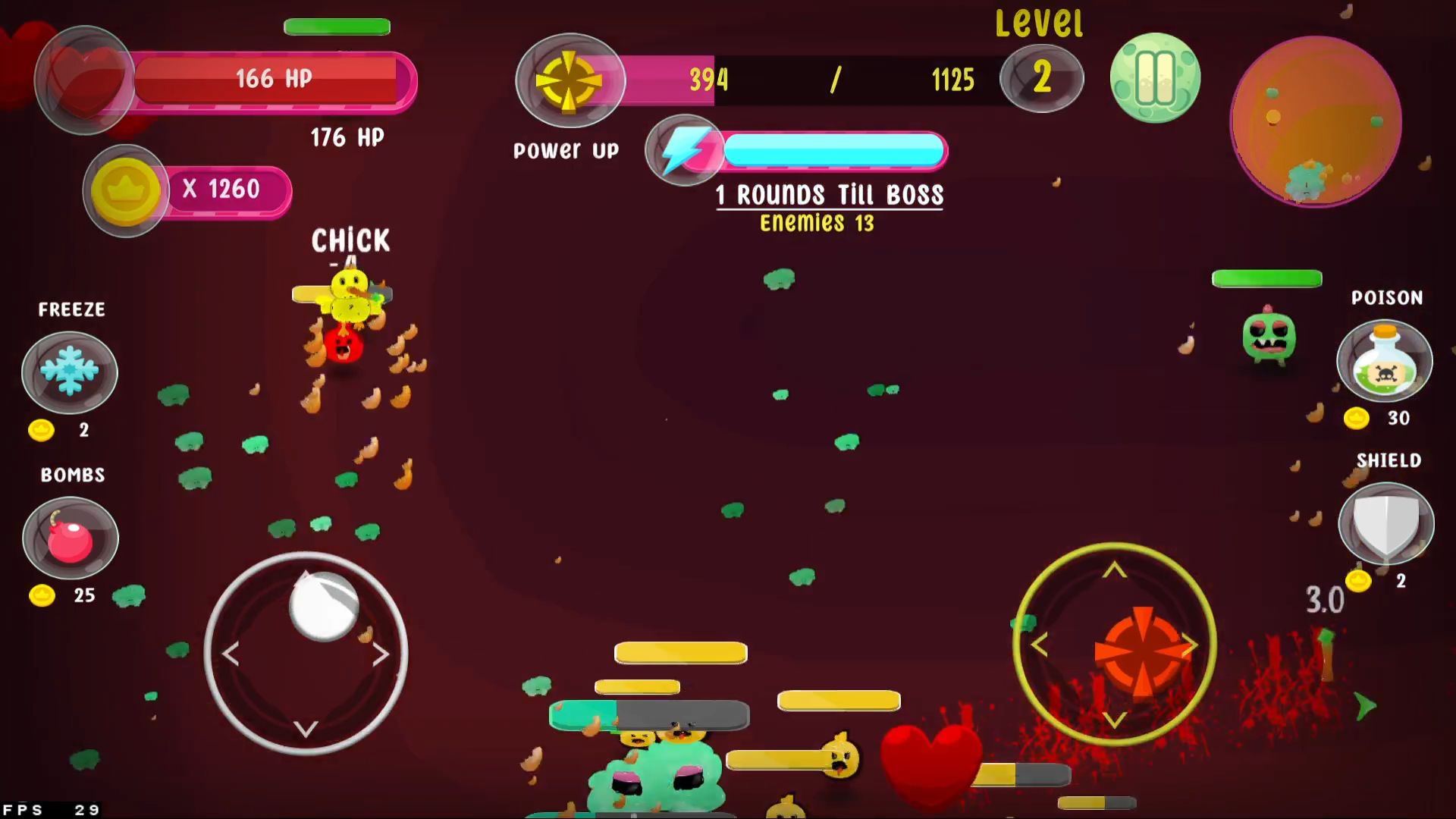Click the round orange minimap
This screenshot has height=819, width=1456.
click(x=1316, y=121)
